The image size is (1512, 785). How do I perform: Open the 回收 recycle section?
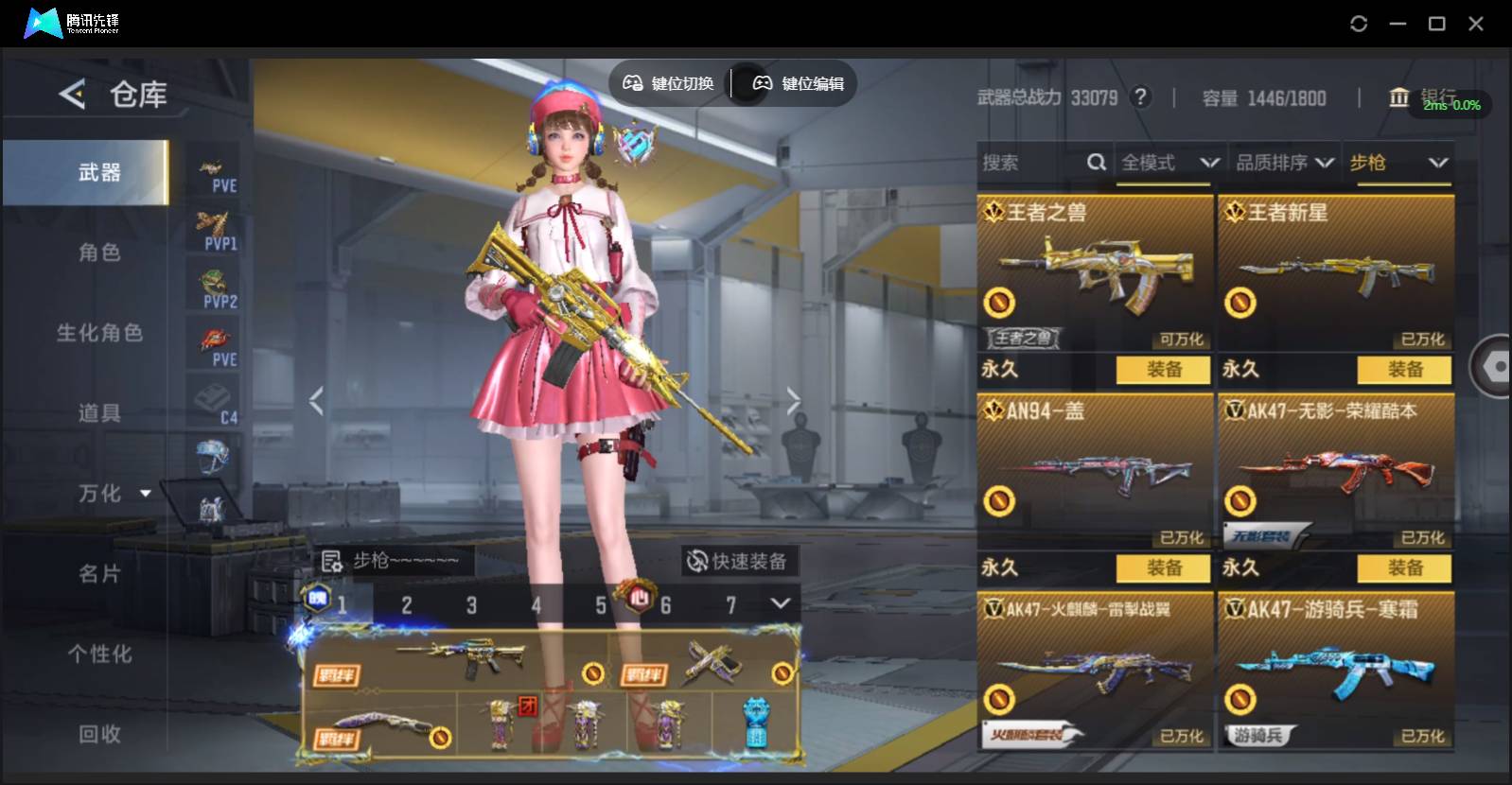pyautogui.click(x=99, y=734)
